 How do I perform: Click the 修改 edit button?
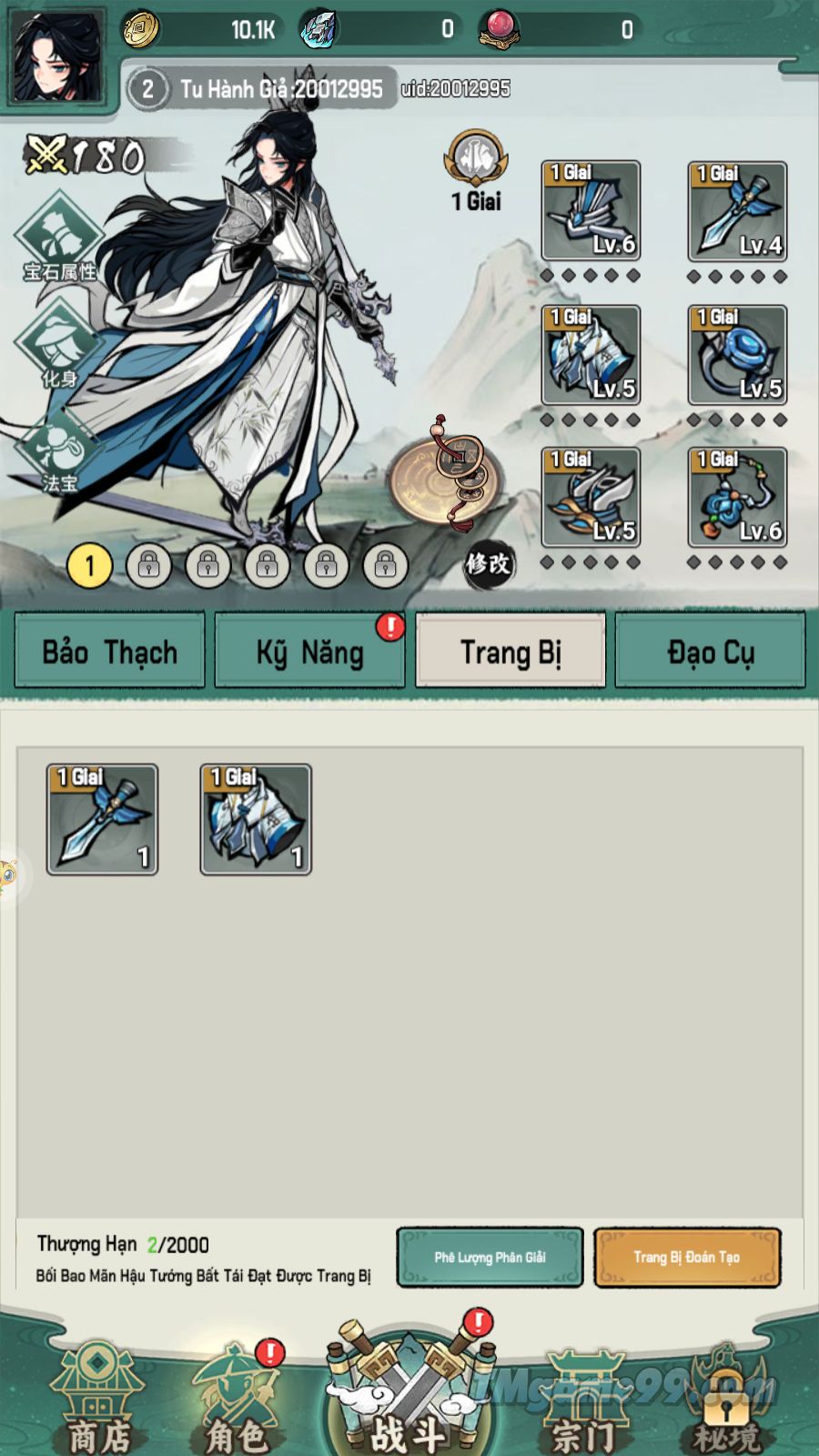coord(488,564)
